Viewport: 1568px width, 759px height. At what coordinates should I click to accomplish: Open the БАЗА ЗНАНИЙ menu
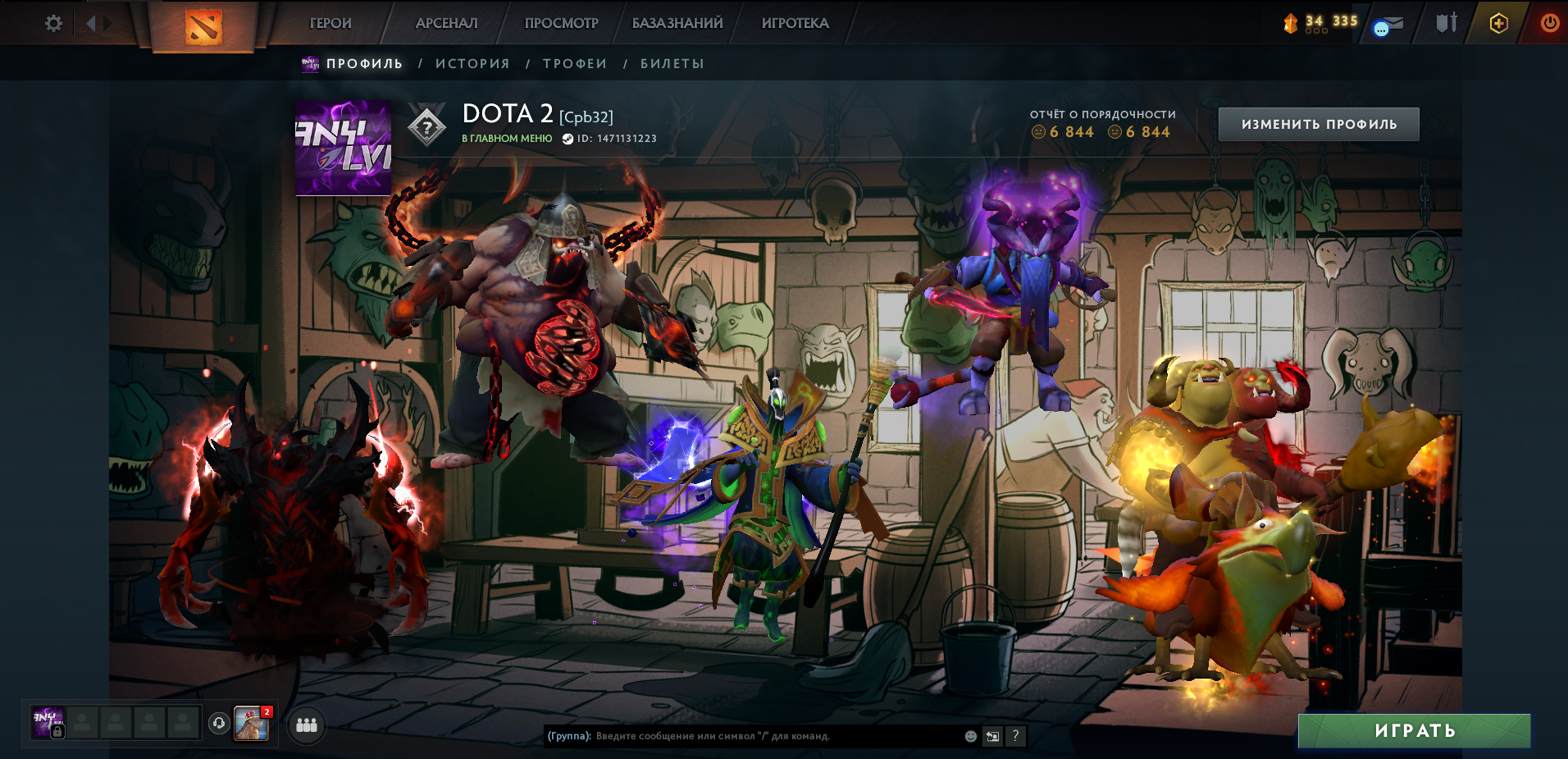(677, 23)
